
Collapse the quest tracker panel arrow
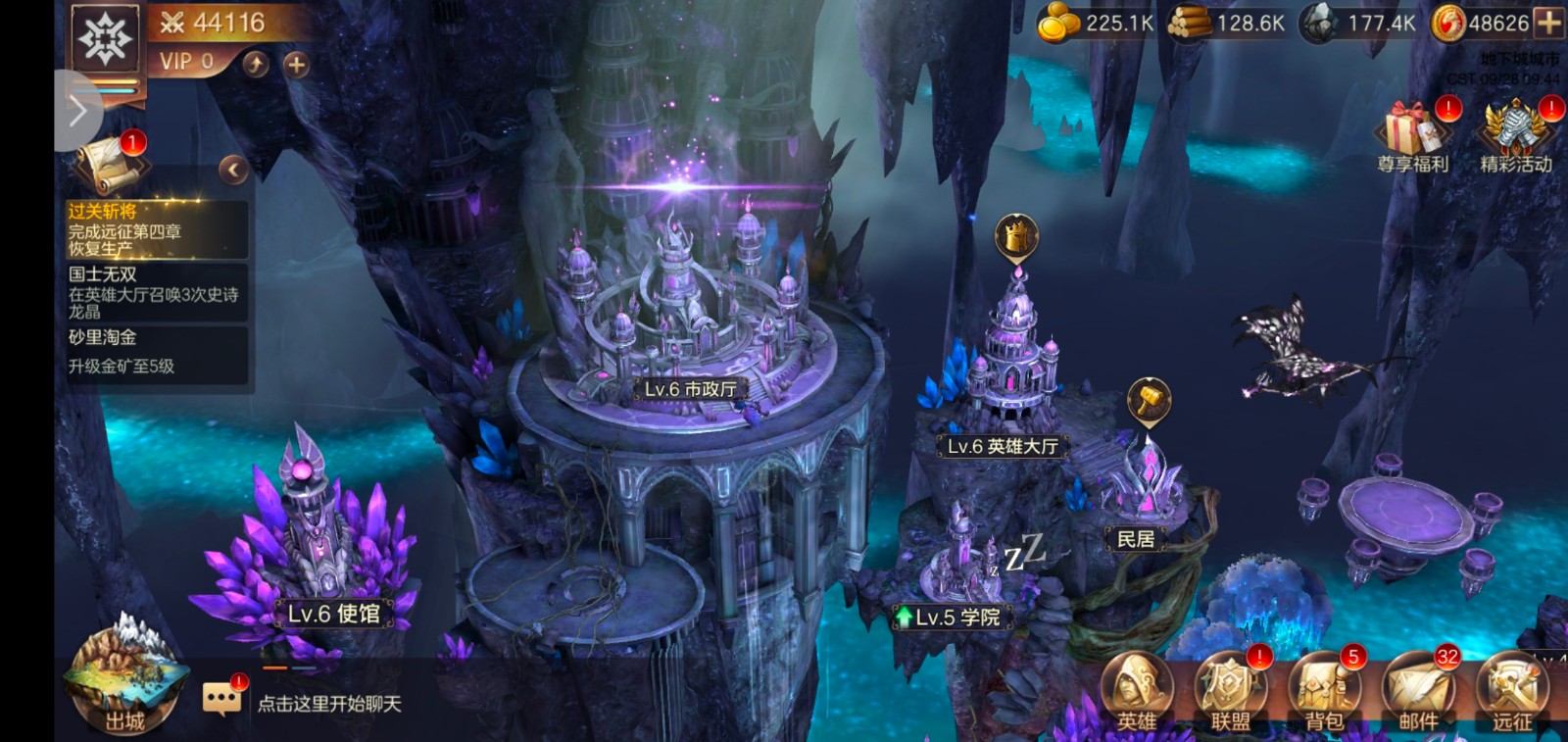tap(233, 171)
